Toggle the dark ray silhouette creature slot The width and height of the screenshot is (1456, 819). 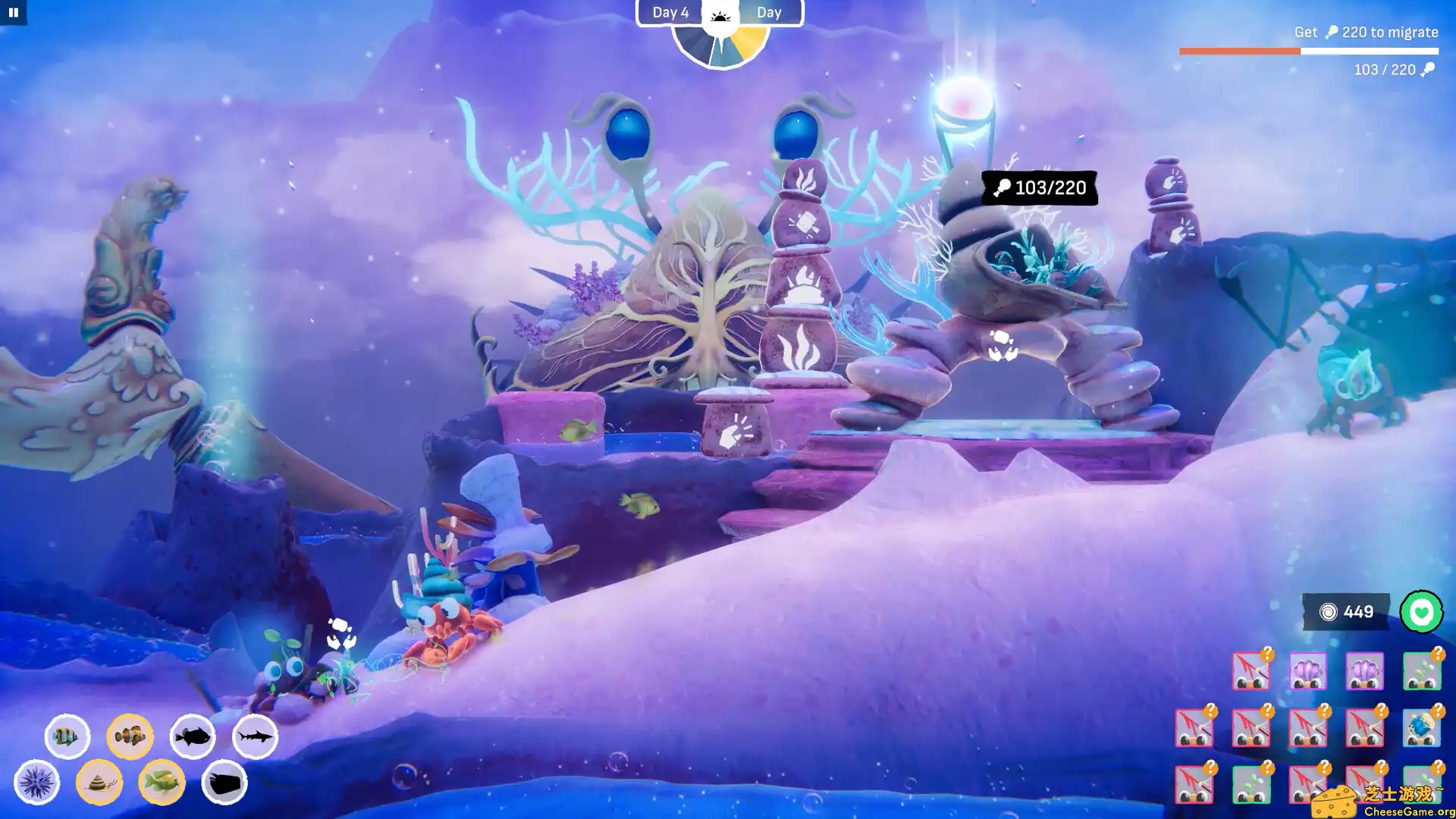pos(224,785)
